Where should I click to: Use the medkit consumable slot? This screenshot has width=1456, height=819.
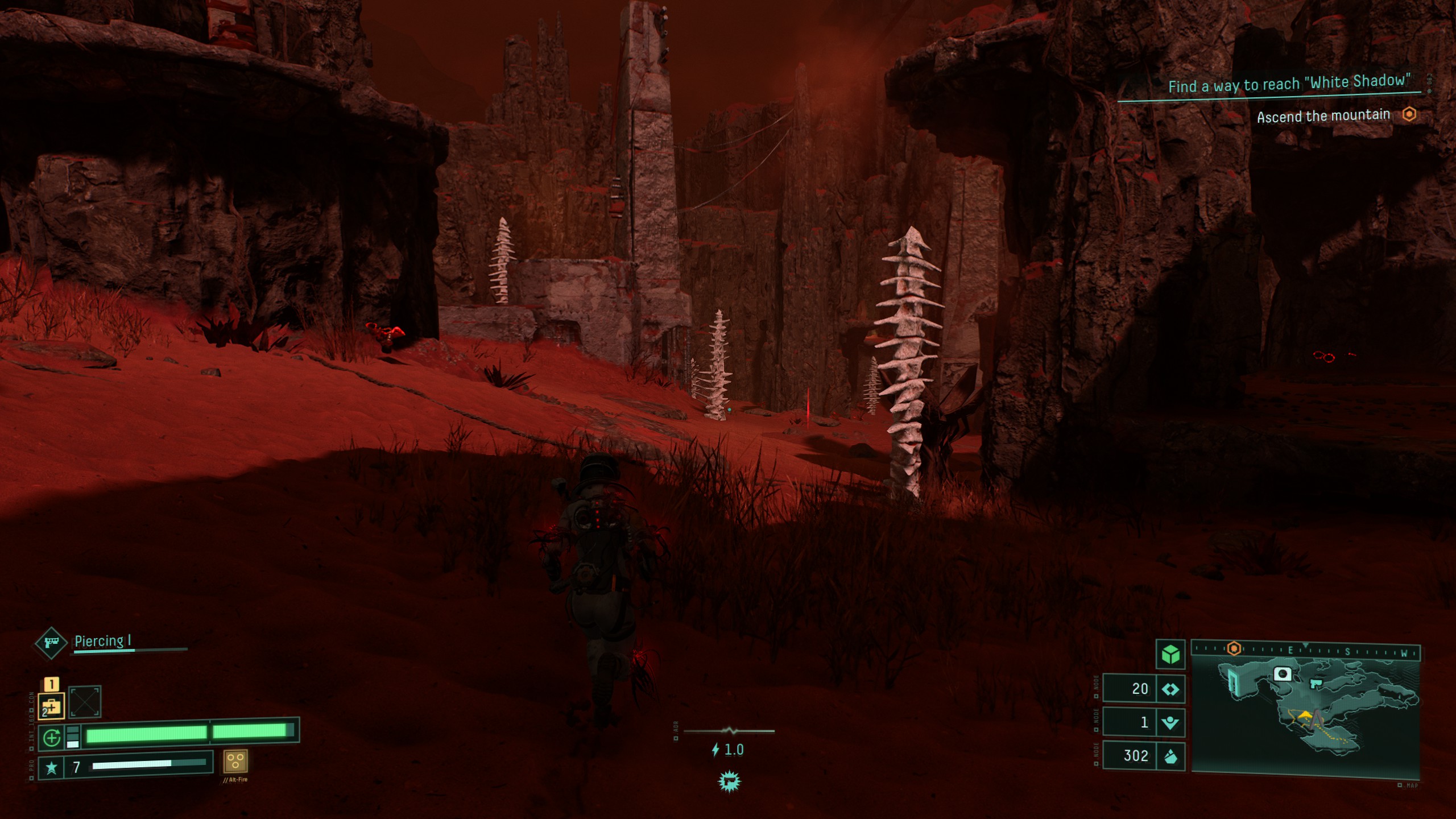tap(51, 706)
